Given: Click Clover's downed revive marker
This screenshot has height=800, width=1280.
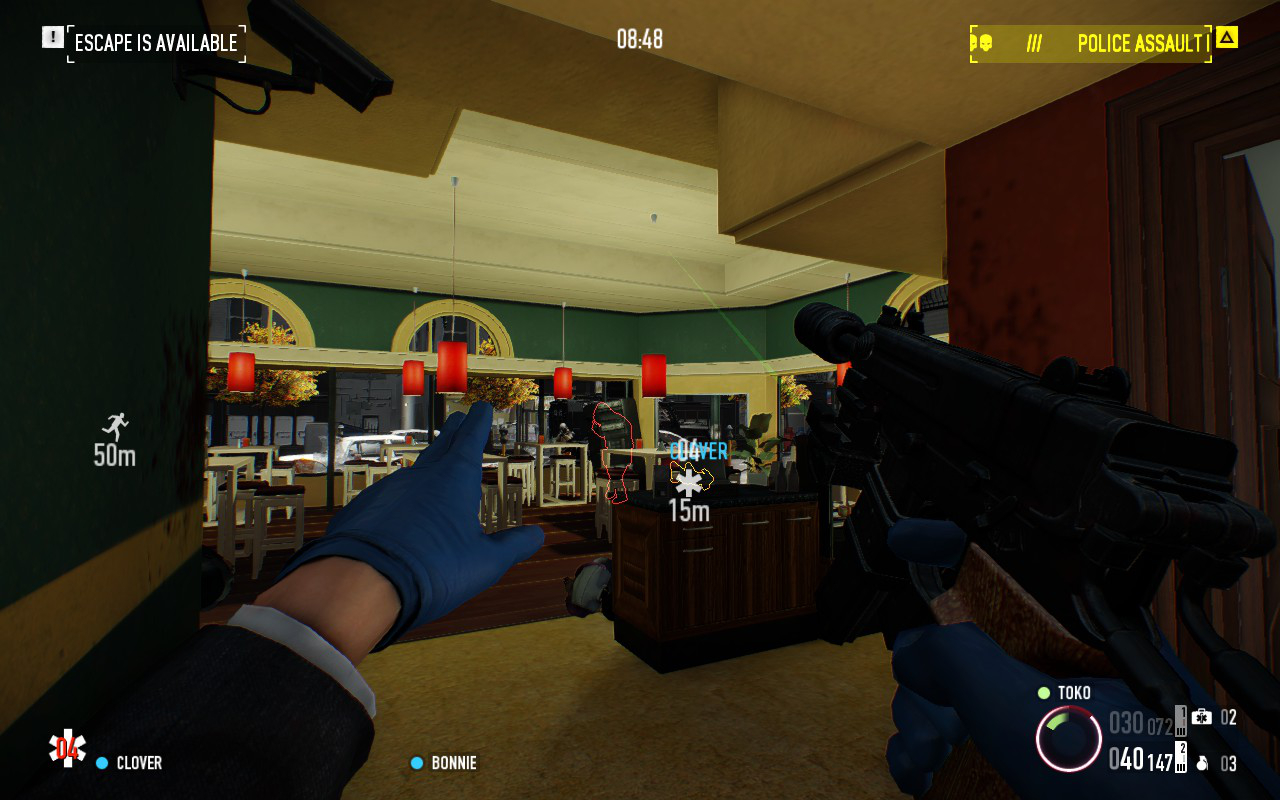Looking at the screenshot, I should (688, 484).
